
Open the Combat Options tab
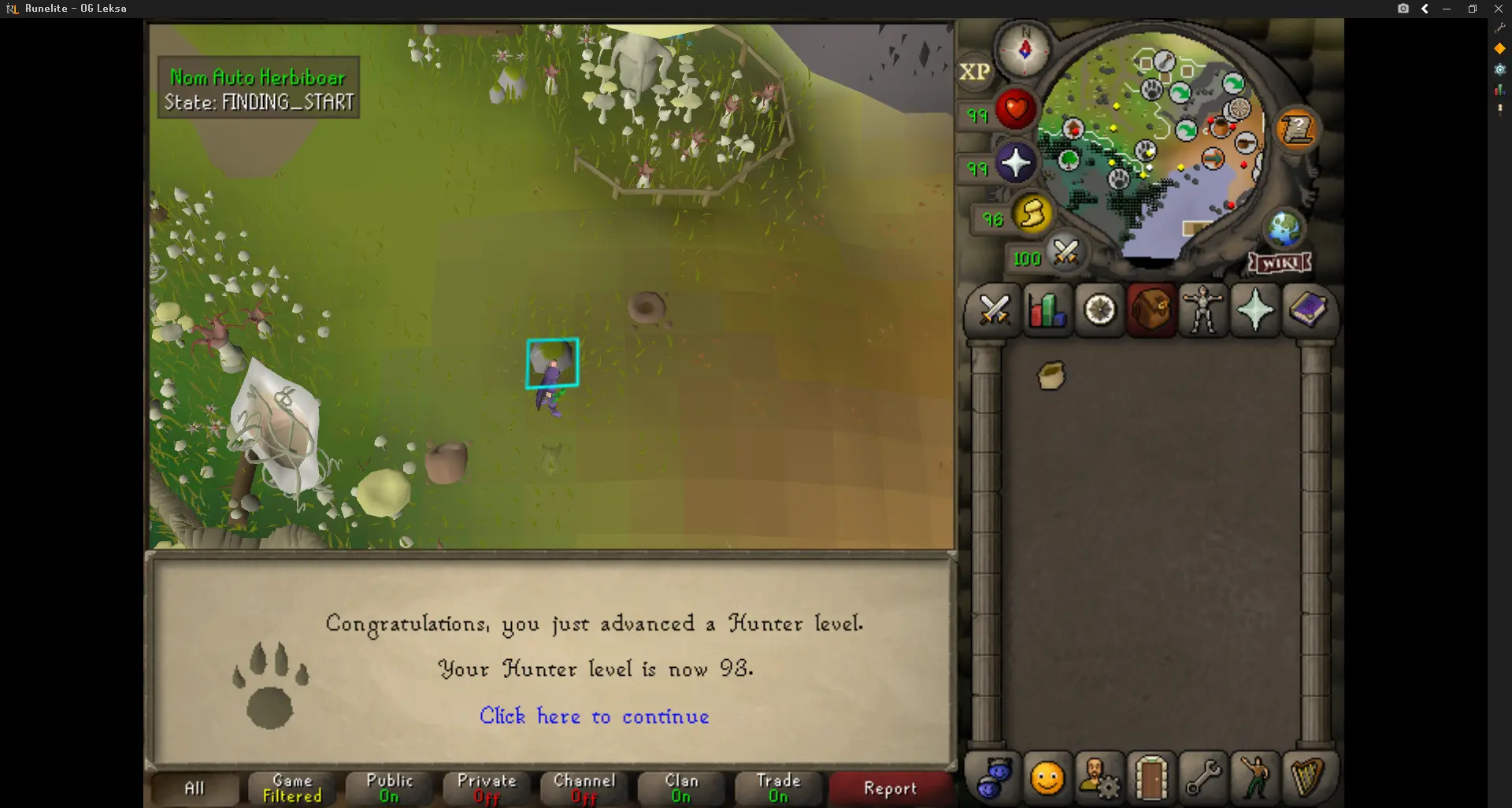995,310
